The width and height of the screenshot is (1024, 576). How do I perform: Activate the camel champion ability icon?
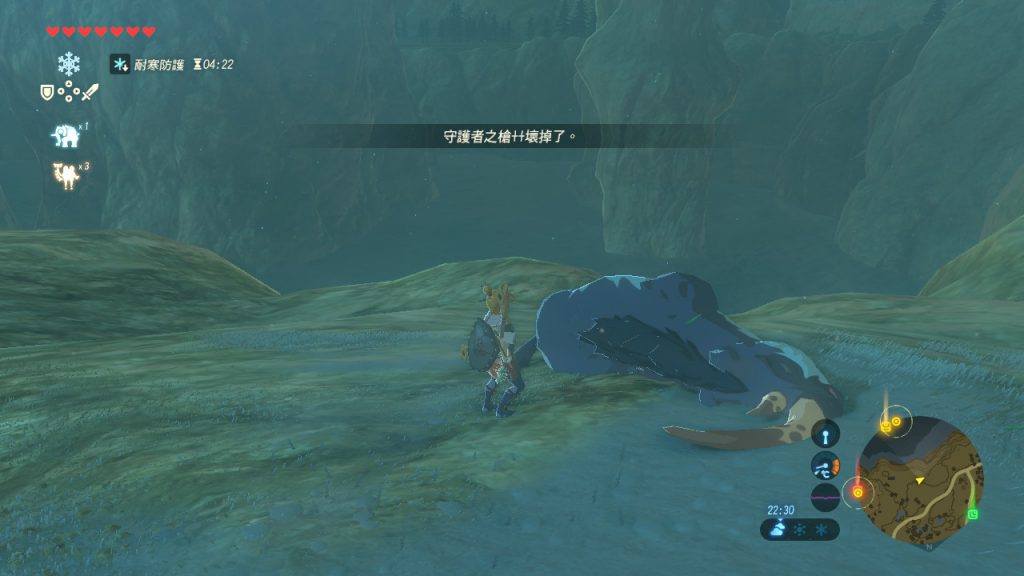click(67, 175)
